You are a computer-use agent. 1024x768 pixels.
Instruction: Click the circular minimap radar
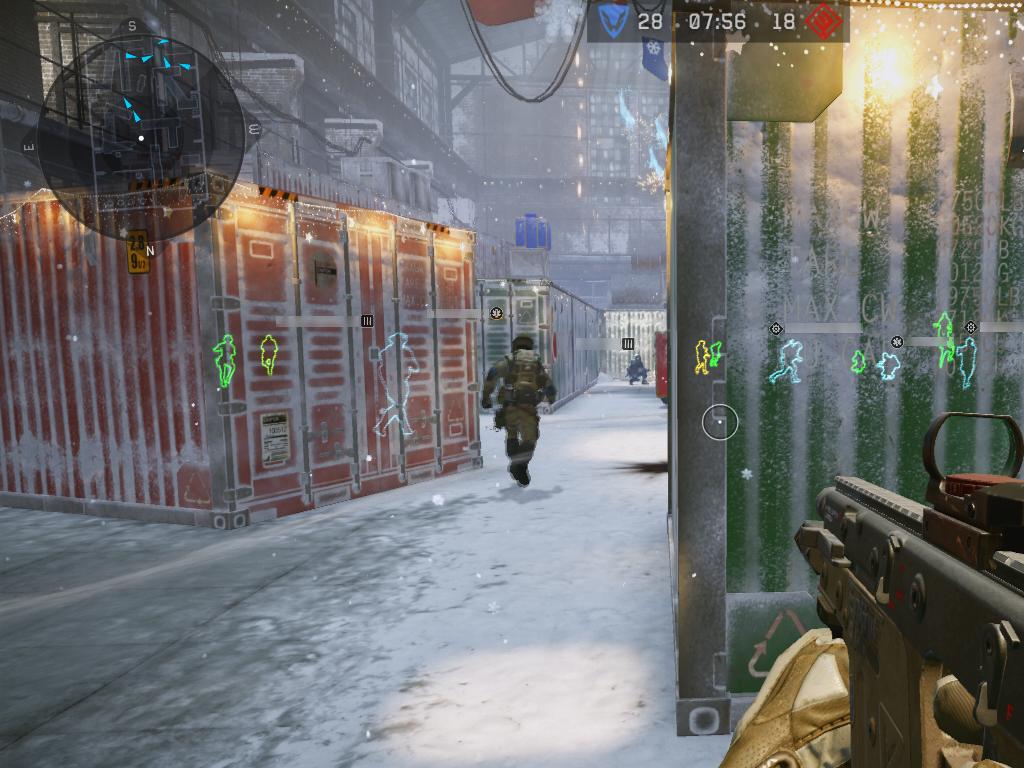(141, 126)
